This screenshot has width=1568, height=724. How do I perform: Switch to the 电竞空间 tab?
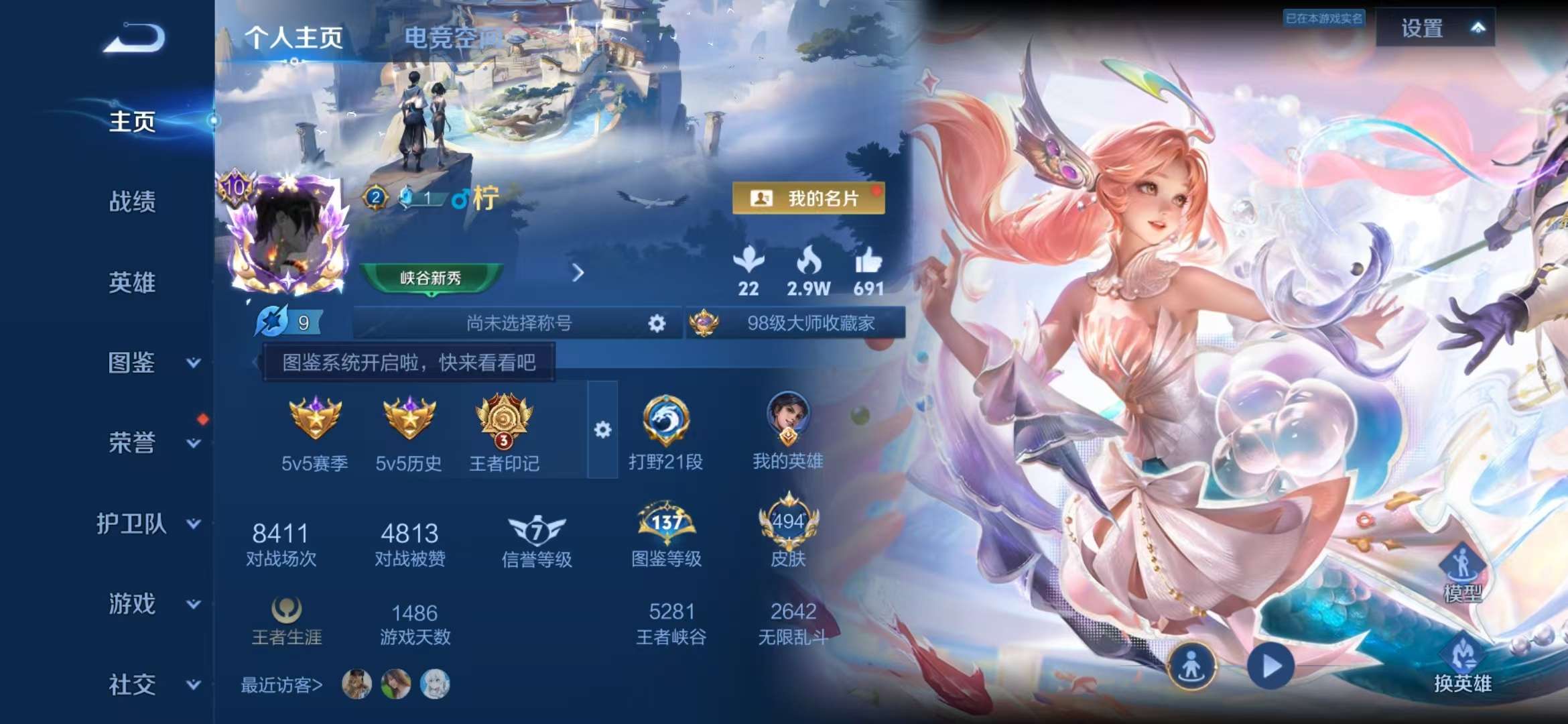click(x=450, y=38)
